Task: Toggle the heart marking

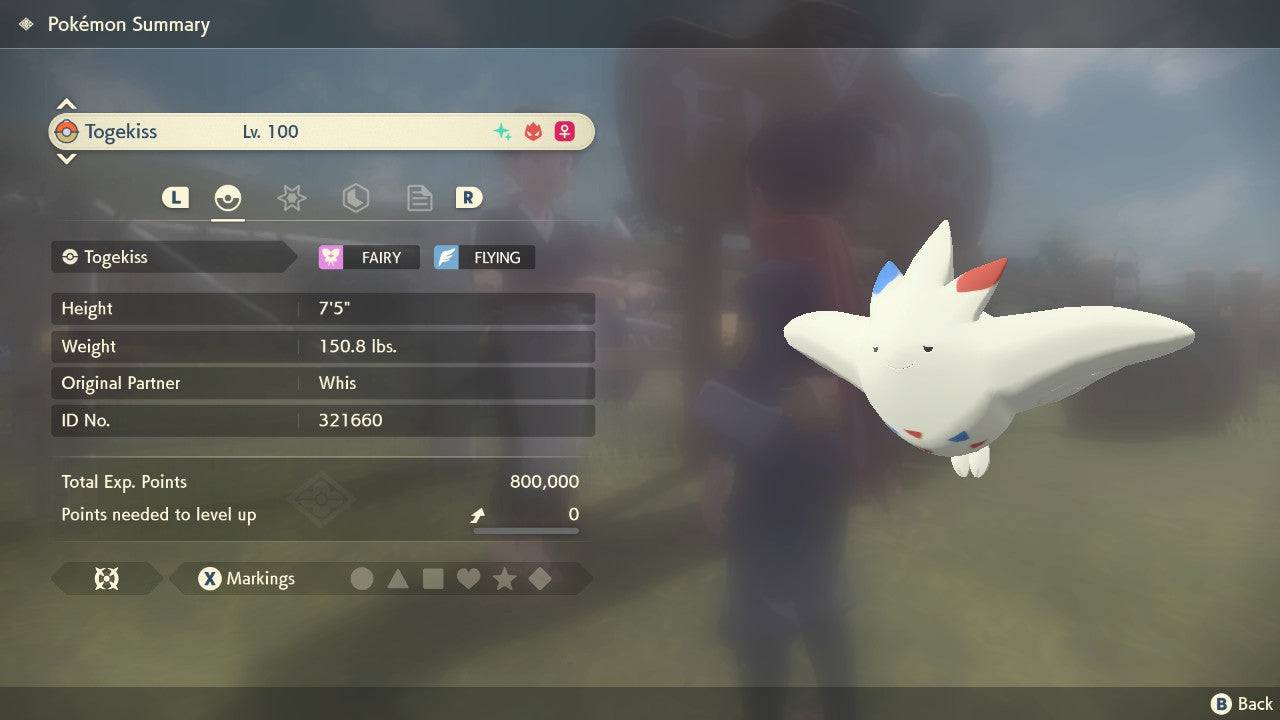Action: pos(468,579)
